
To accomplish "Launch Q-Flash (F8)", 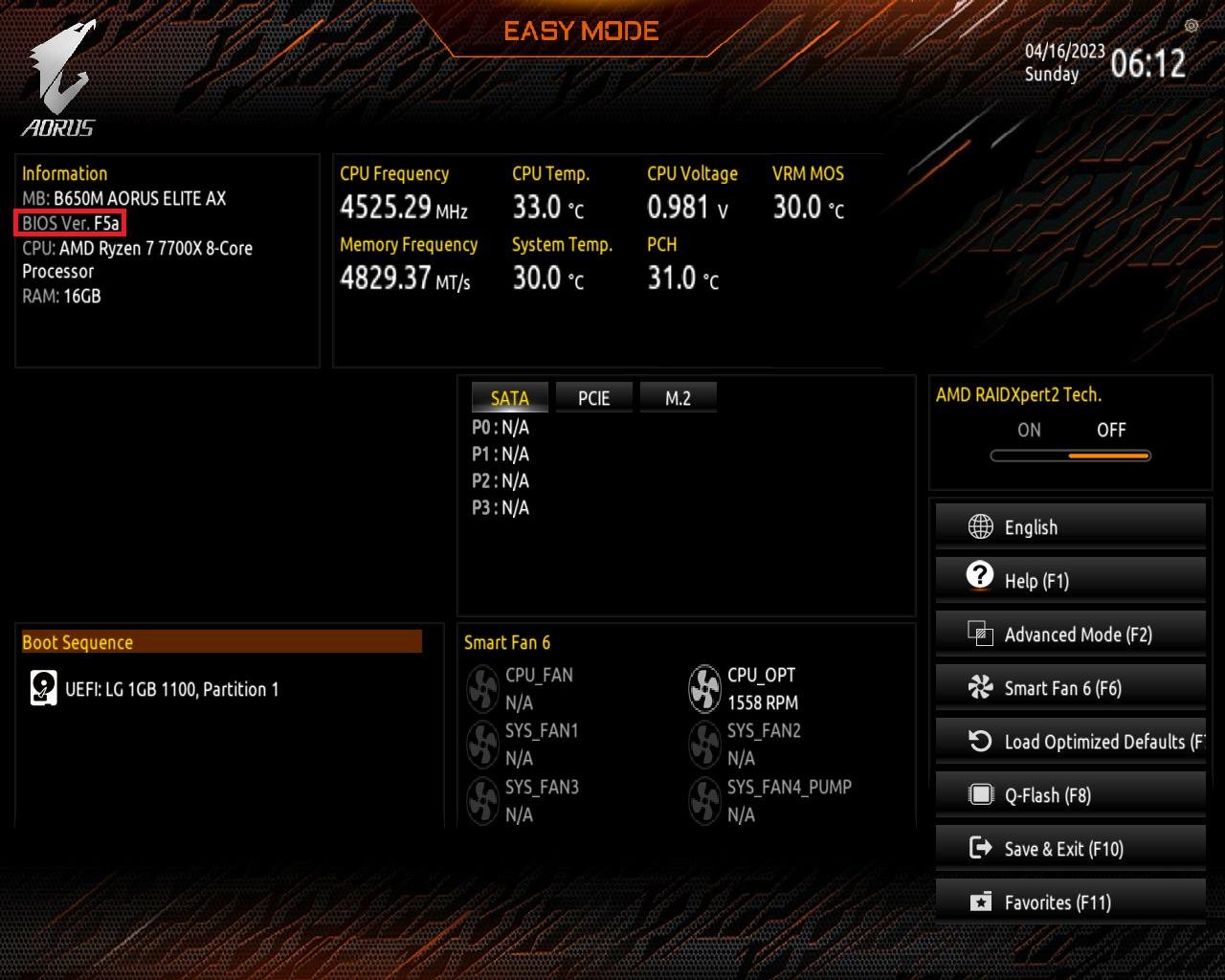I will click(1070, 794).
